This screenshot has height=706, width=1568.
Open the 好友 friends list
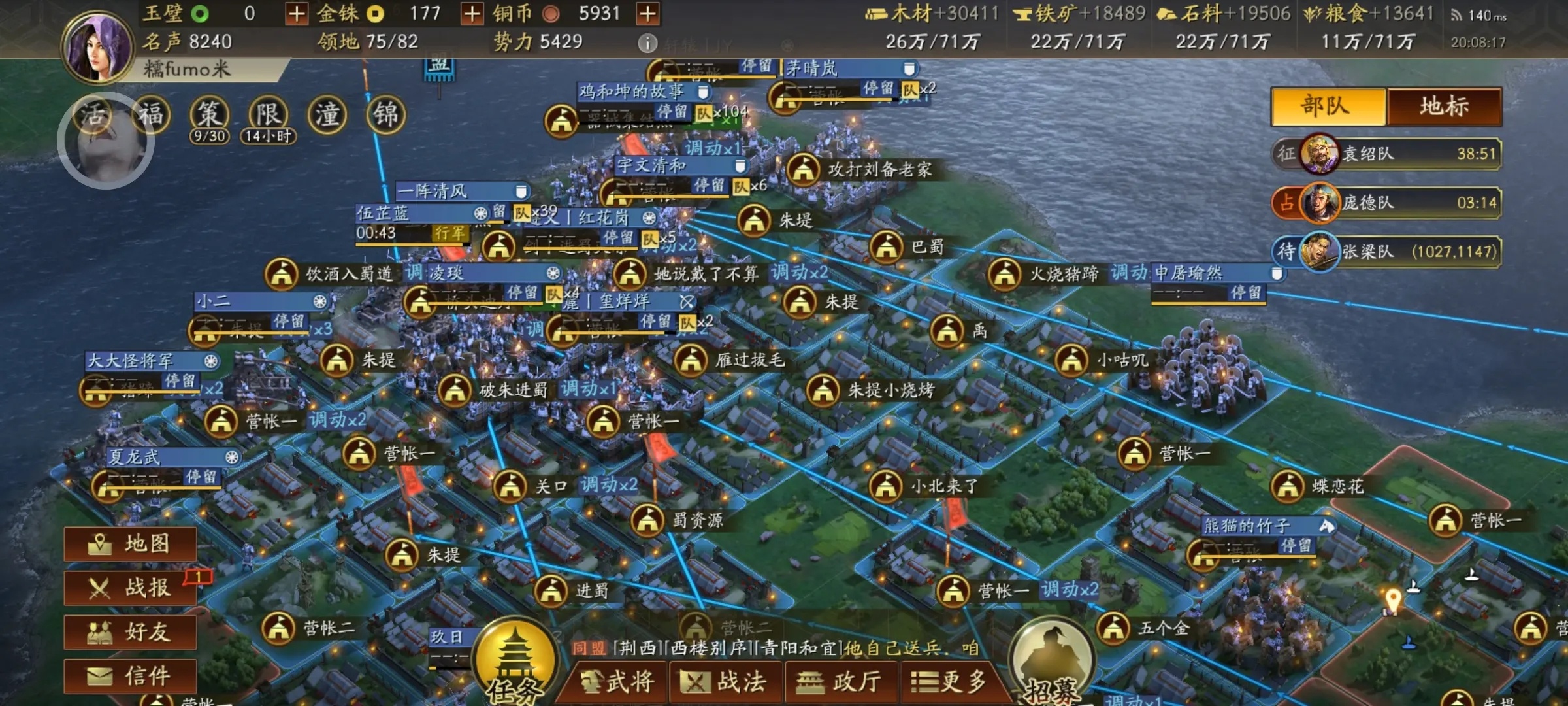131,631
